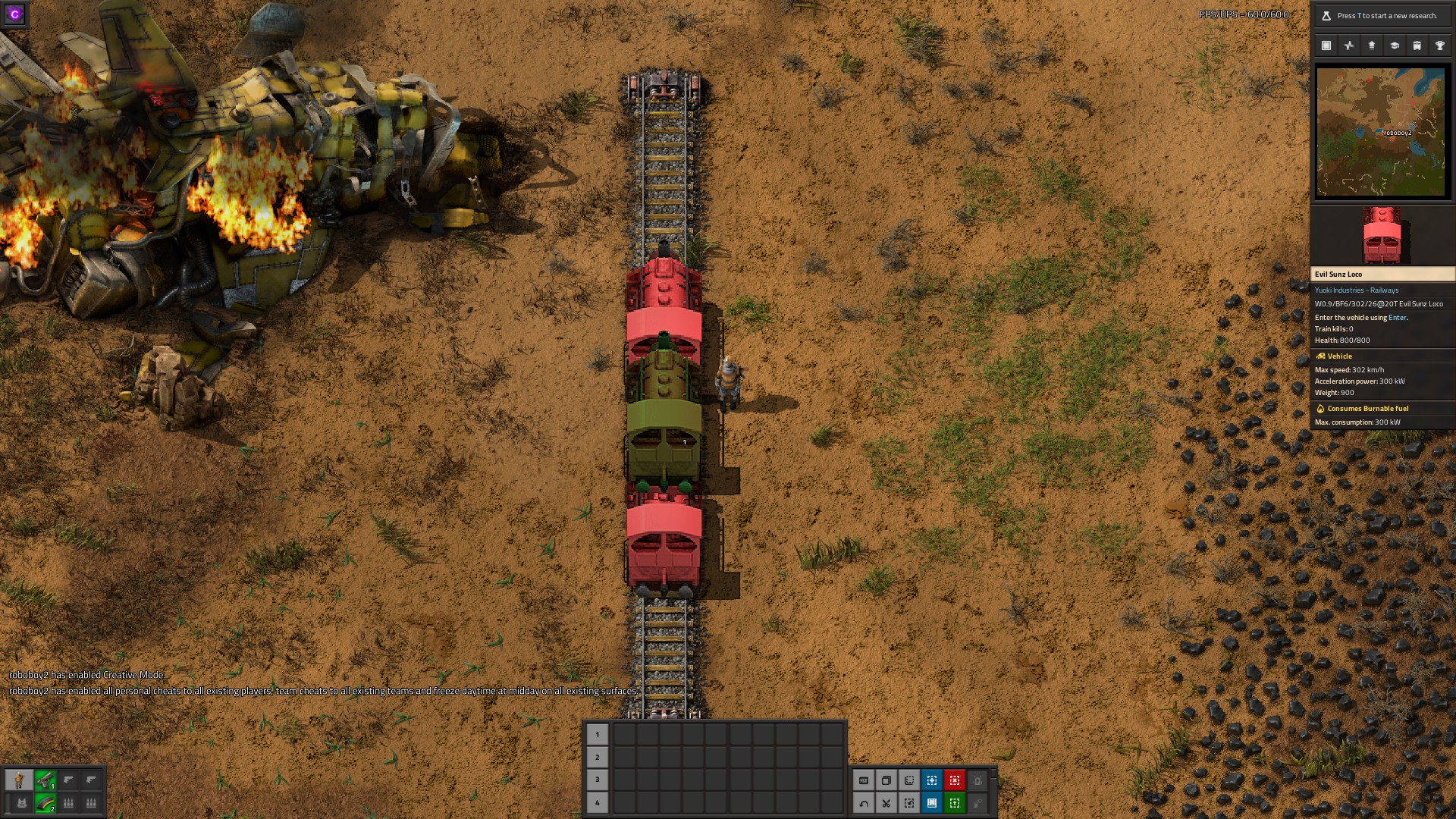The image size is (1456, 819).
Task: Click the undo arrow tool
Action: click(864, 803)
